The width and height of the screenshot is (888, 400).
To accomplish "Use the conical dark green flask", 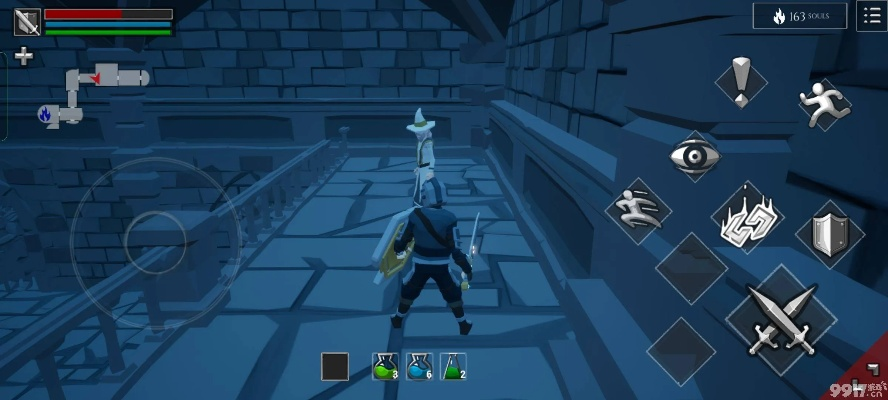I will point(453,366).
